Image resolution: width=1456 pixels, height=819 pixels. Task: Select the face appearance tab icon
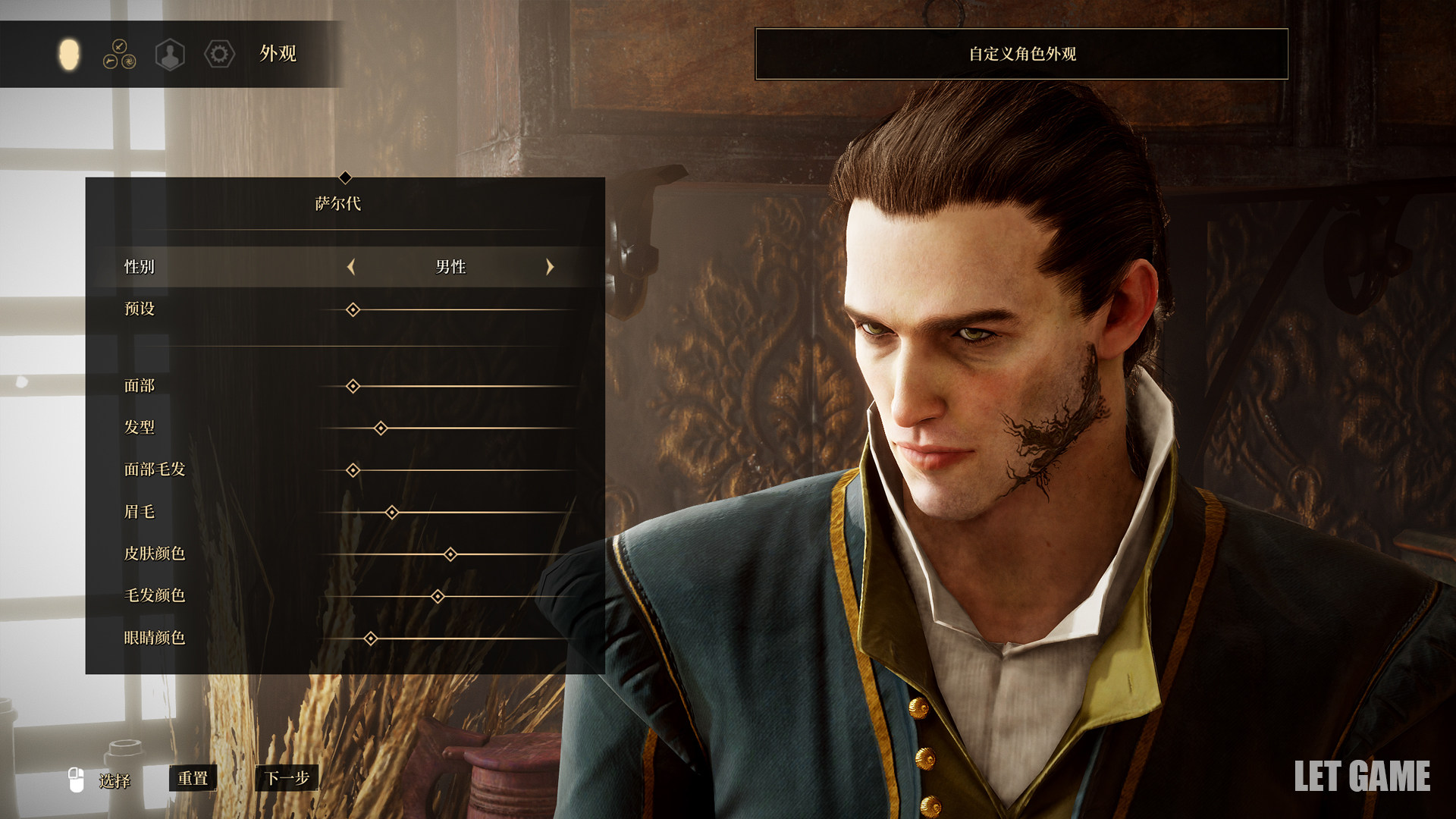69,55
